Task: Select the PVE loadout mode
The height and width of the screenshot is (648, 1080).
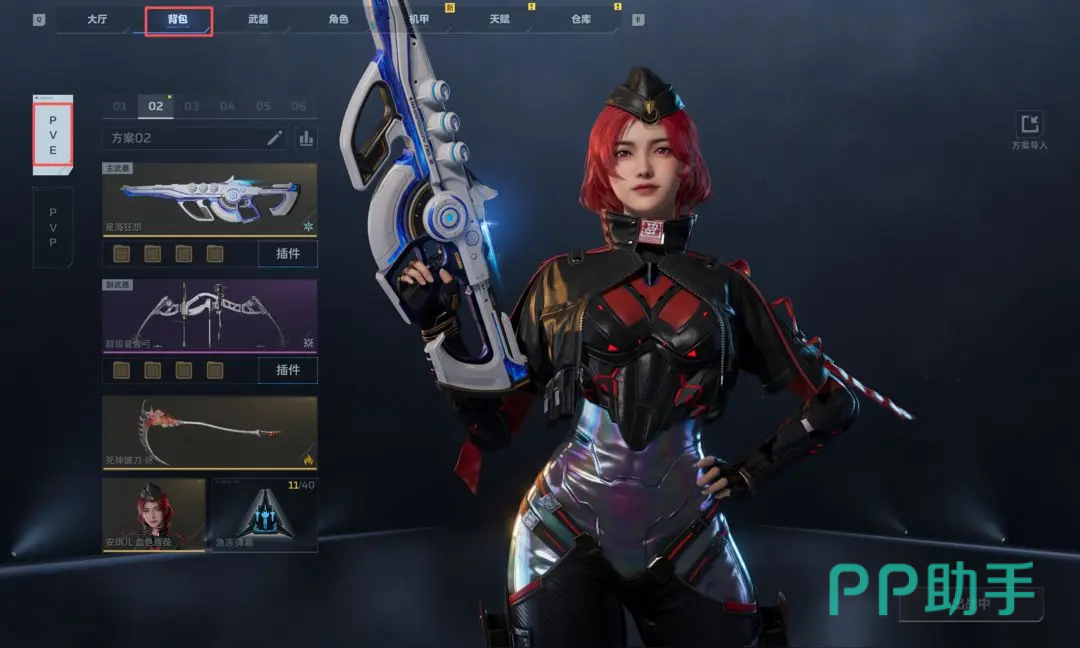Action: click(x=53, y=135)
